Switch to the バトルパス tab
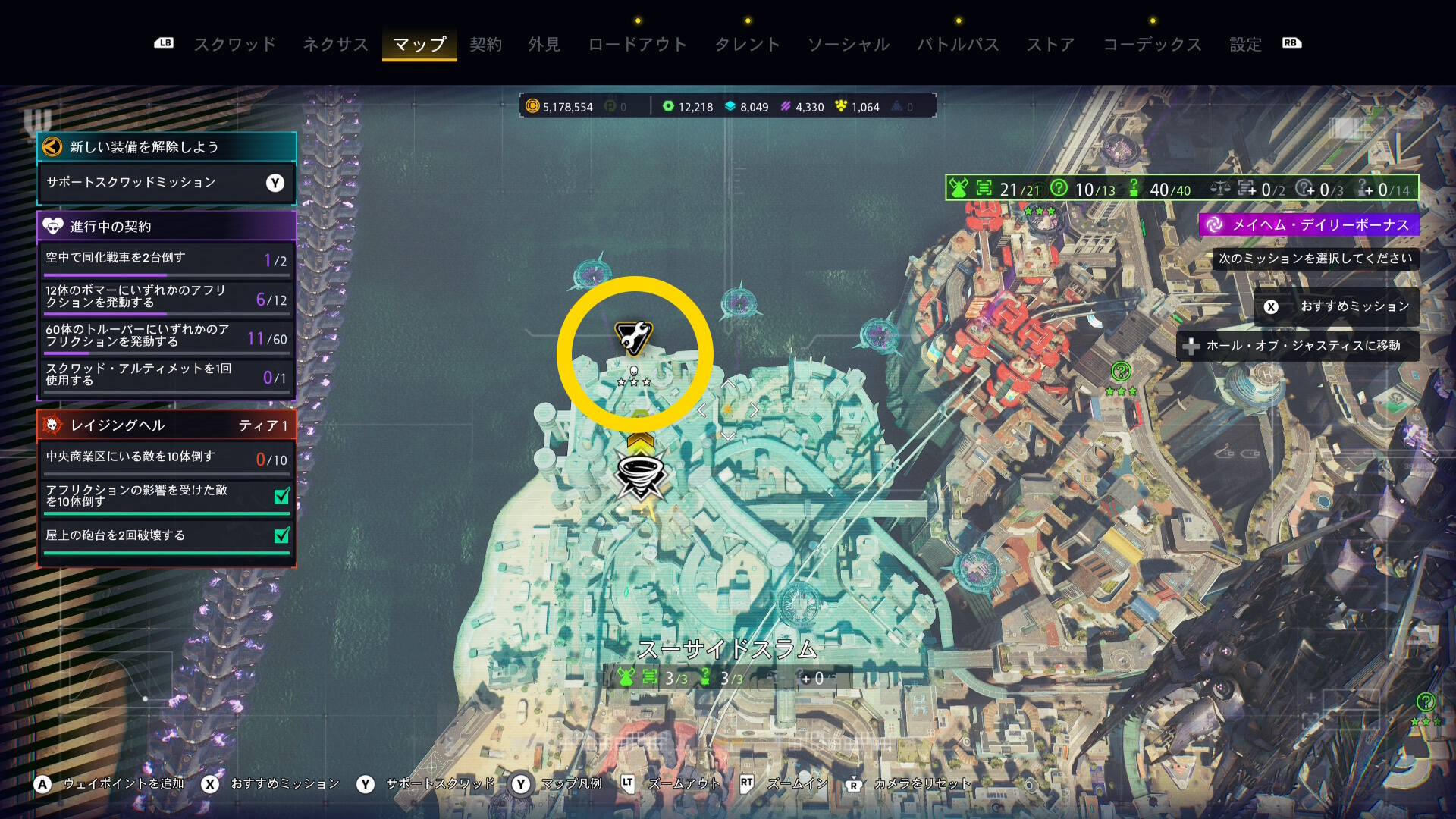The height and width of the screenshot is (819, 1456). (x=959, y=45)
